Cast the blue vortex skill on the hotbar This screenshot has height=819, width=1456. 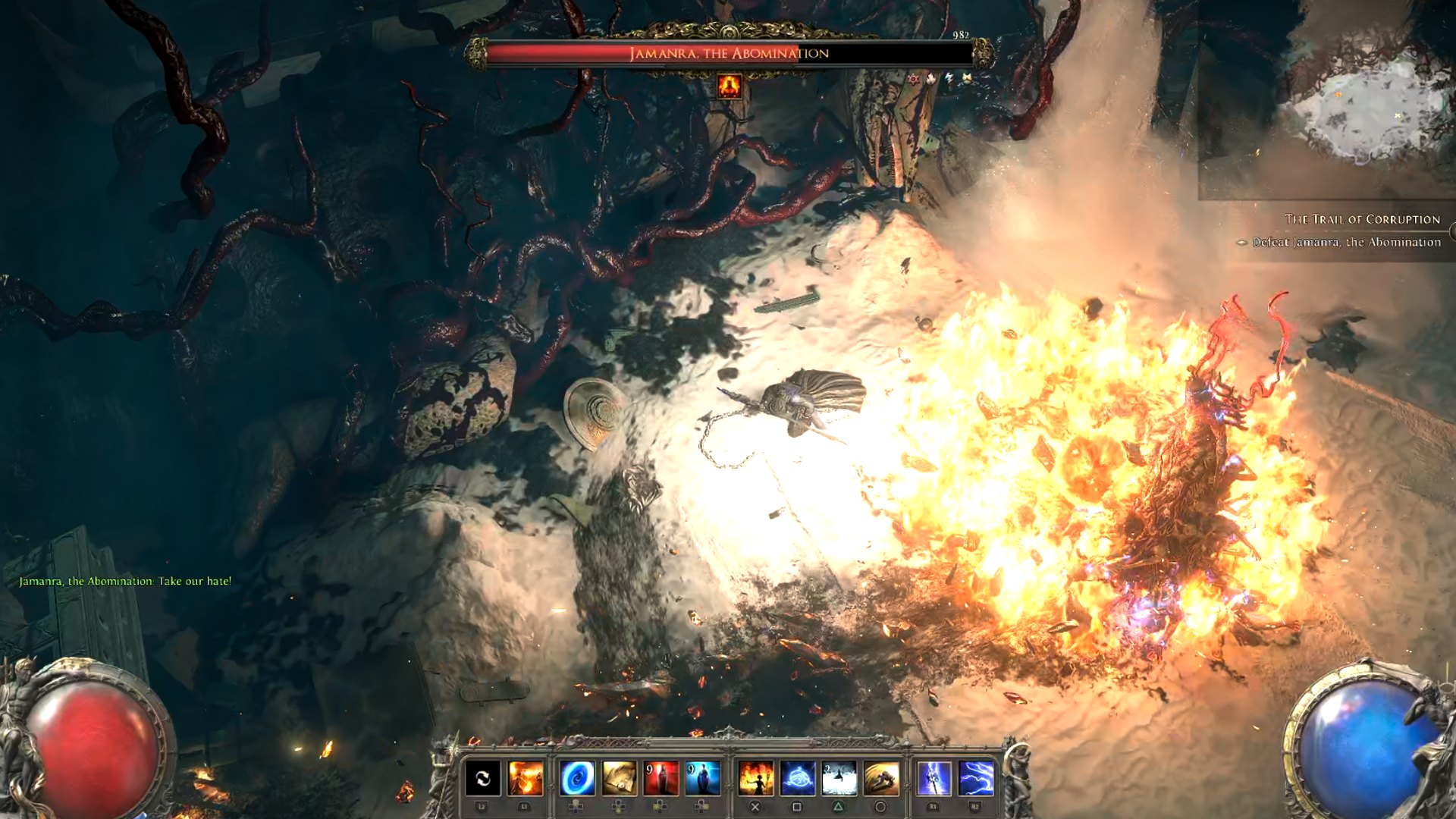(x=576, y=779)
